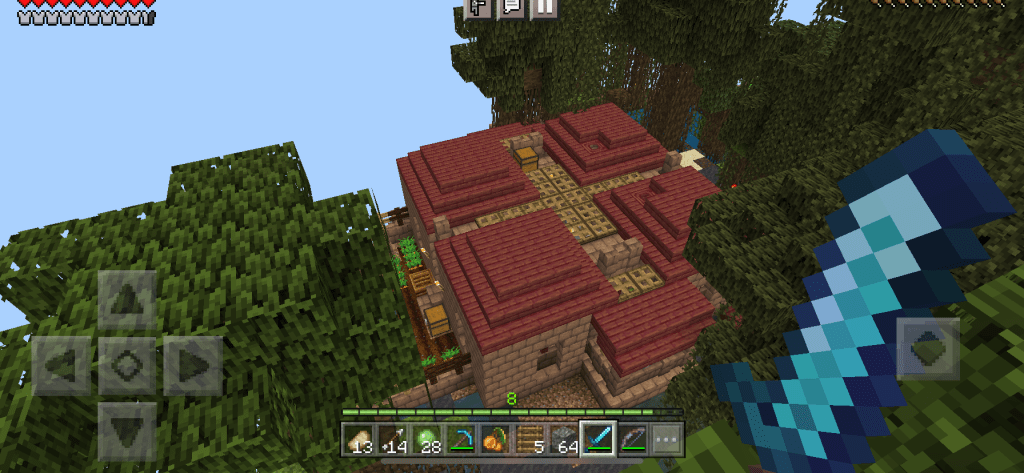Viewport: 1024px width, 473px height.
Task: Select the diamond pickaxe hotbar slot
Action: [x=462, y=438]
